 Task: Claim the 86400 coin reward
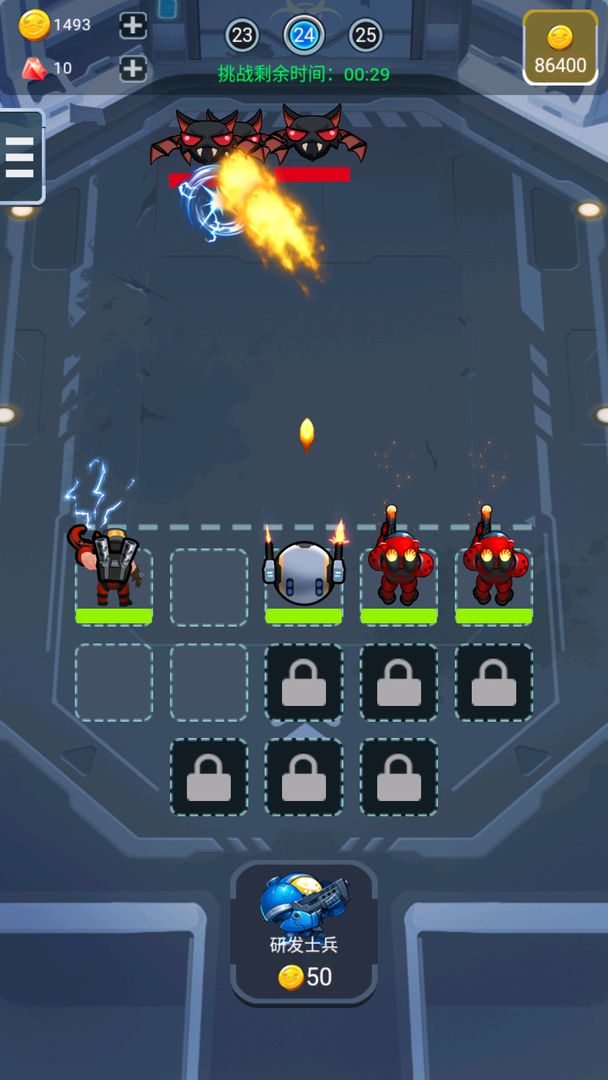[560, 48]
